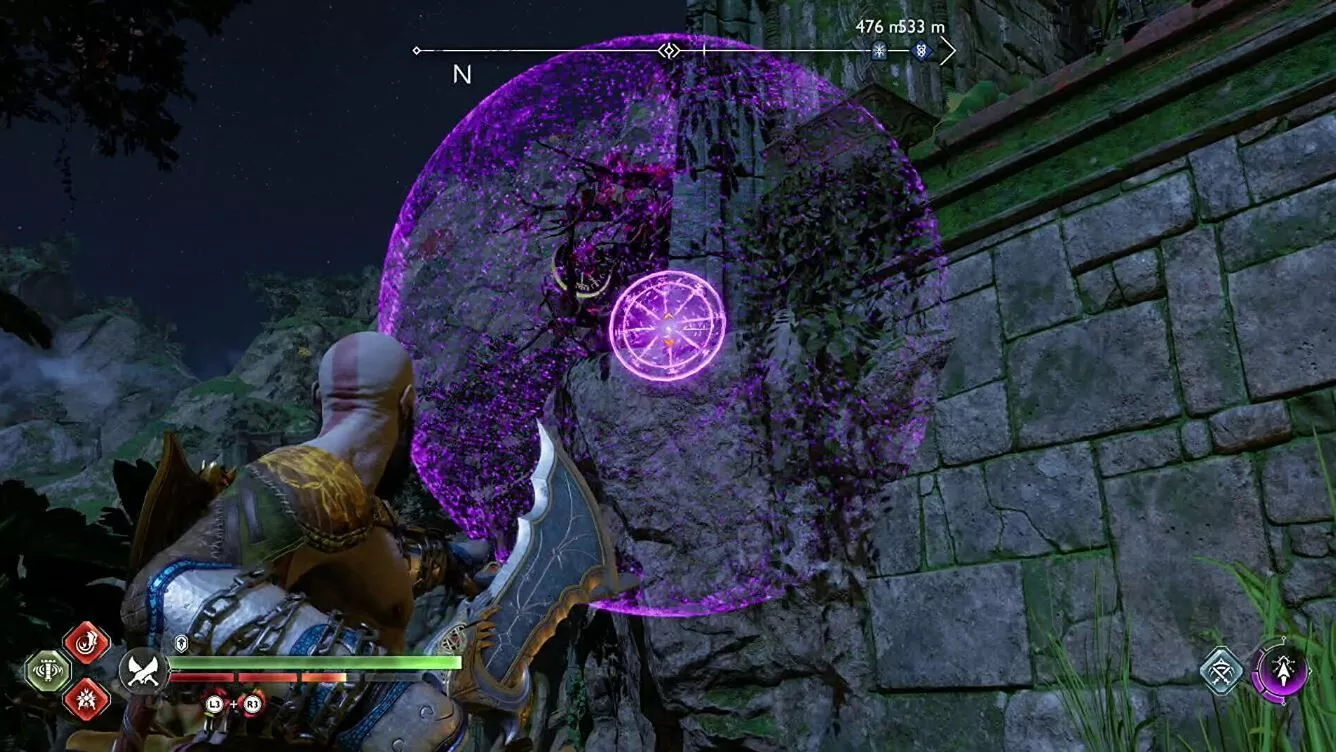Viewport: 1336px width, 752px height.
Task: Click the 476 m distance label
Action: [871, 25]
